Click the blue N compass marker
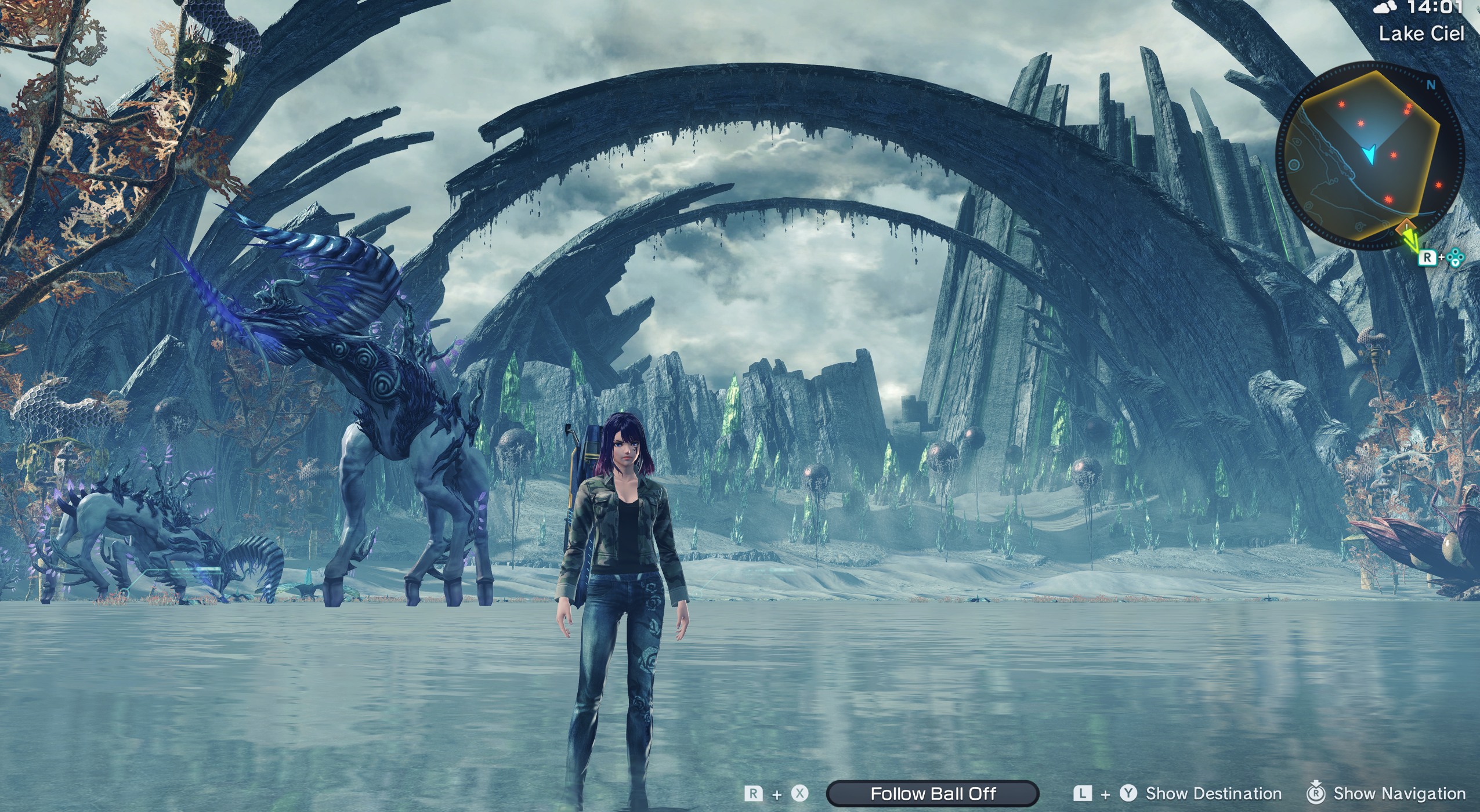The width and height of the screenshot is (1480, 812). click(1431, 85)
